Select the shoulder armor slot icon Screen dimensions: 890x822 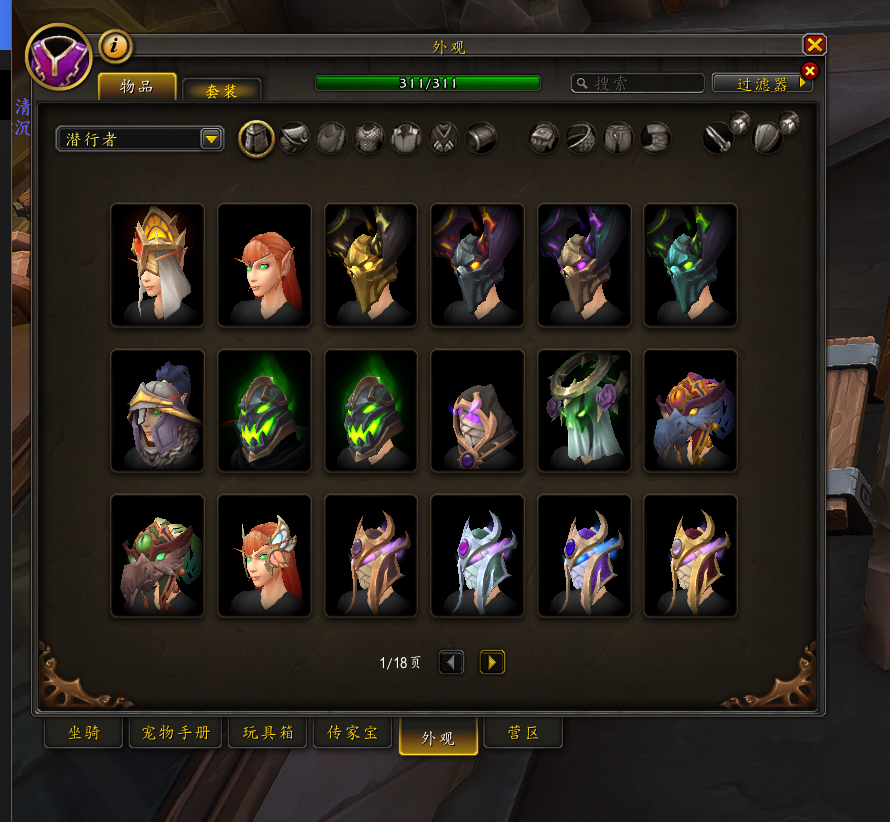pyautogui.click(x=293, y=138)
